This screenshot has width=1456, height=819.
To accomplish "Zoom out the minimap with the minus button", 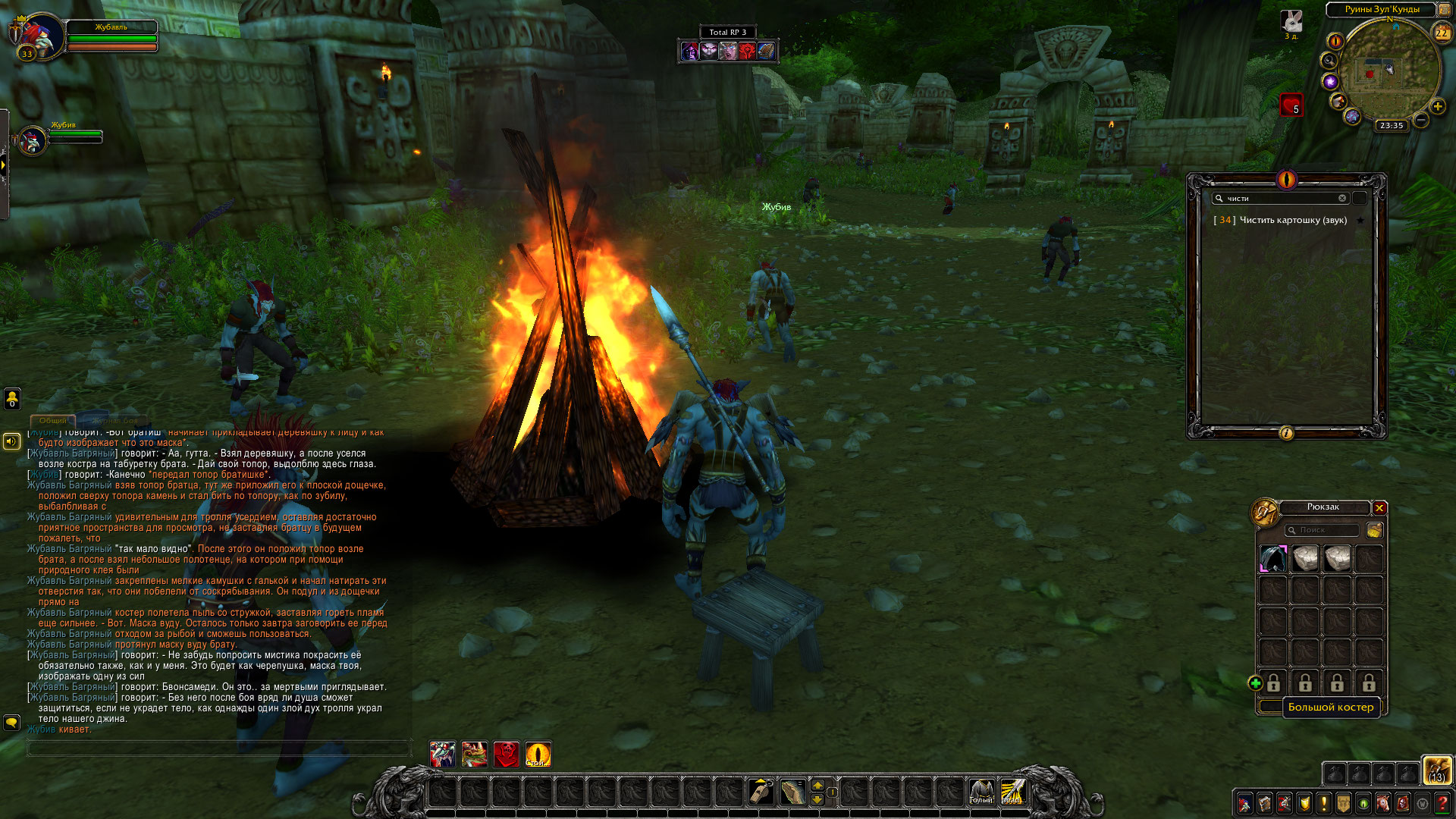I will pyautogui.click(x=1421, y=120).
